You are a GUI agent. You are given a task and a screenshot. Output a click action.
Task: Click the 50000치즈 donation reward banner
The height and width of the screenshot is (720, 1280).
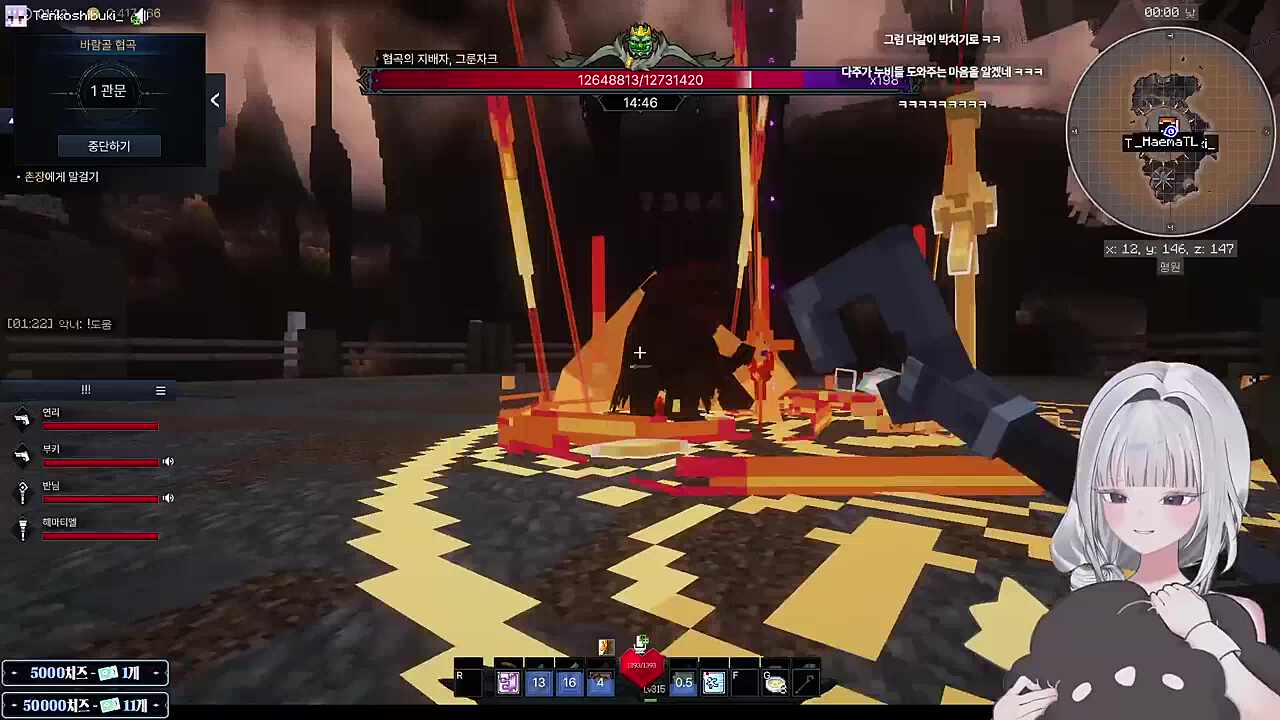pyautogui.click(x=85, y=706)
